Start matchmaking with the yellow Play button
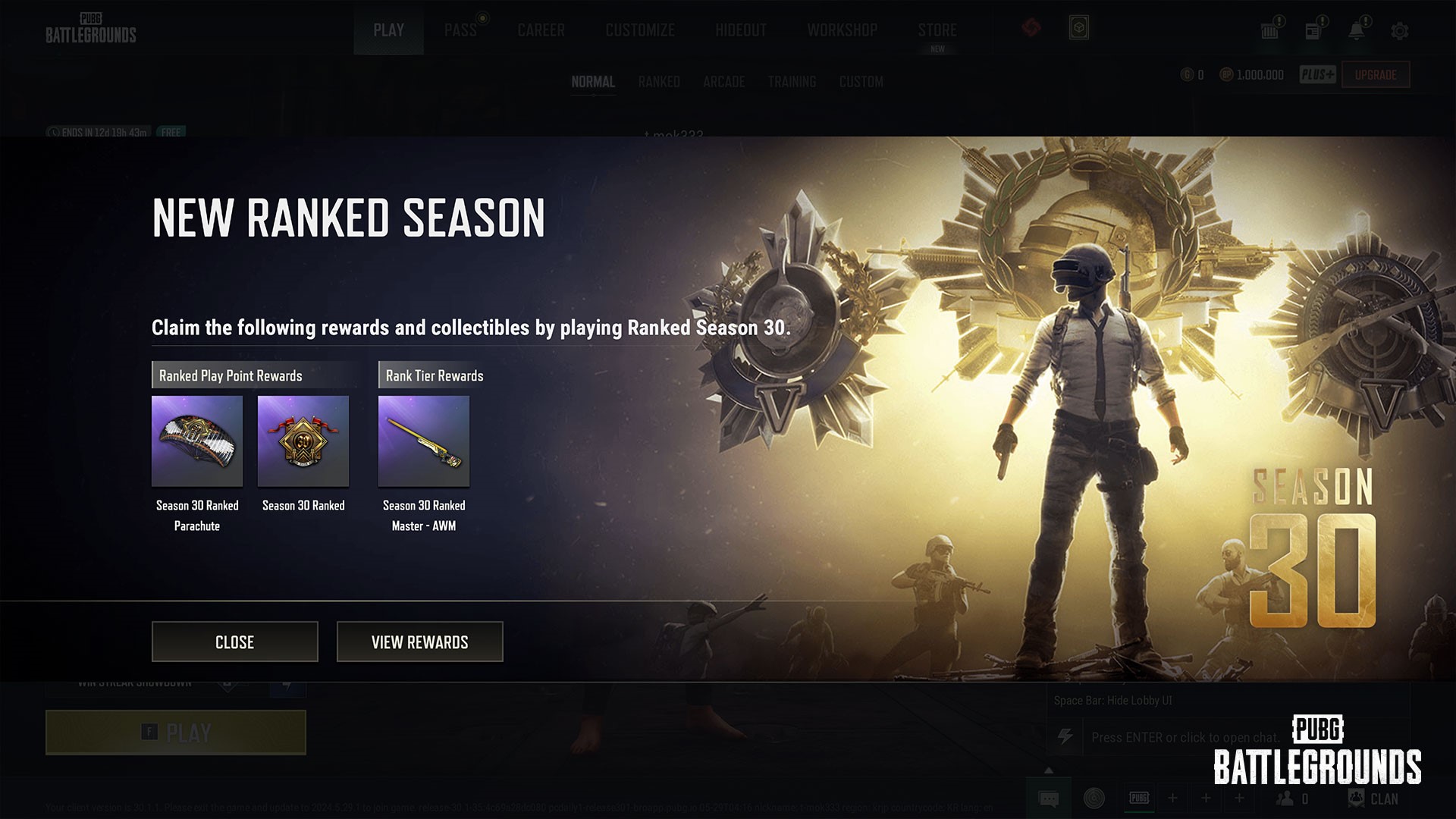The width and height of the screenshot is (1456, 819). pyautogui.click(x=176, y=733)
